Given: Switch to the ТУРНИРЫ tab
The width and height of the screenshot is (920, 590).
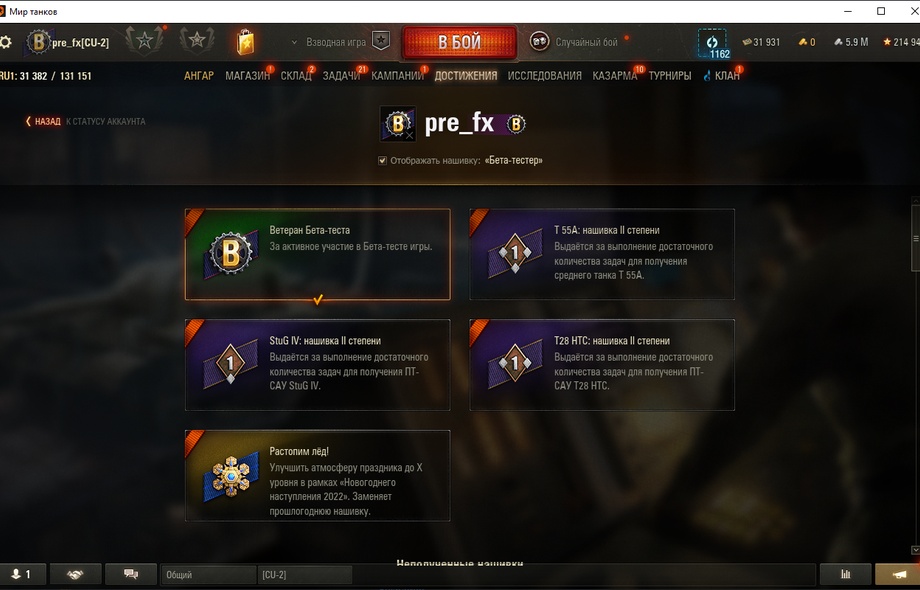Looking at the screenshot, I should click(x=670, y=76).
